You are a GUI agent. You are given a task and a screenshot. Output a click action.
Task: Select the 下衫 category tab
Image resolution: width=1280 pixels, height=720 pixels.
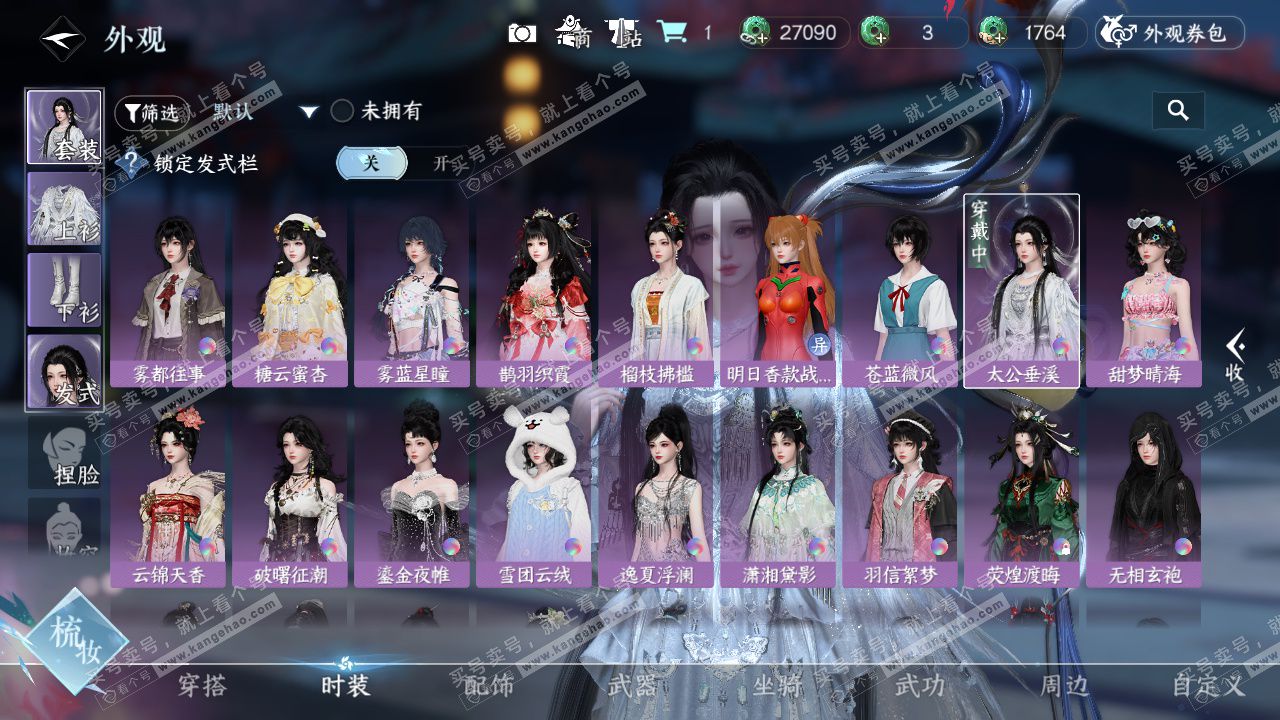(64, 289)
